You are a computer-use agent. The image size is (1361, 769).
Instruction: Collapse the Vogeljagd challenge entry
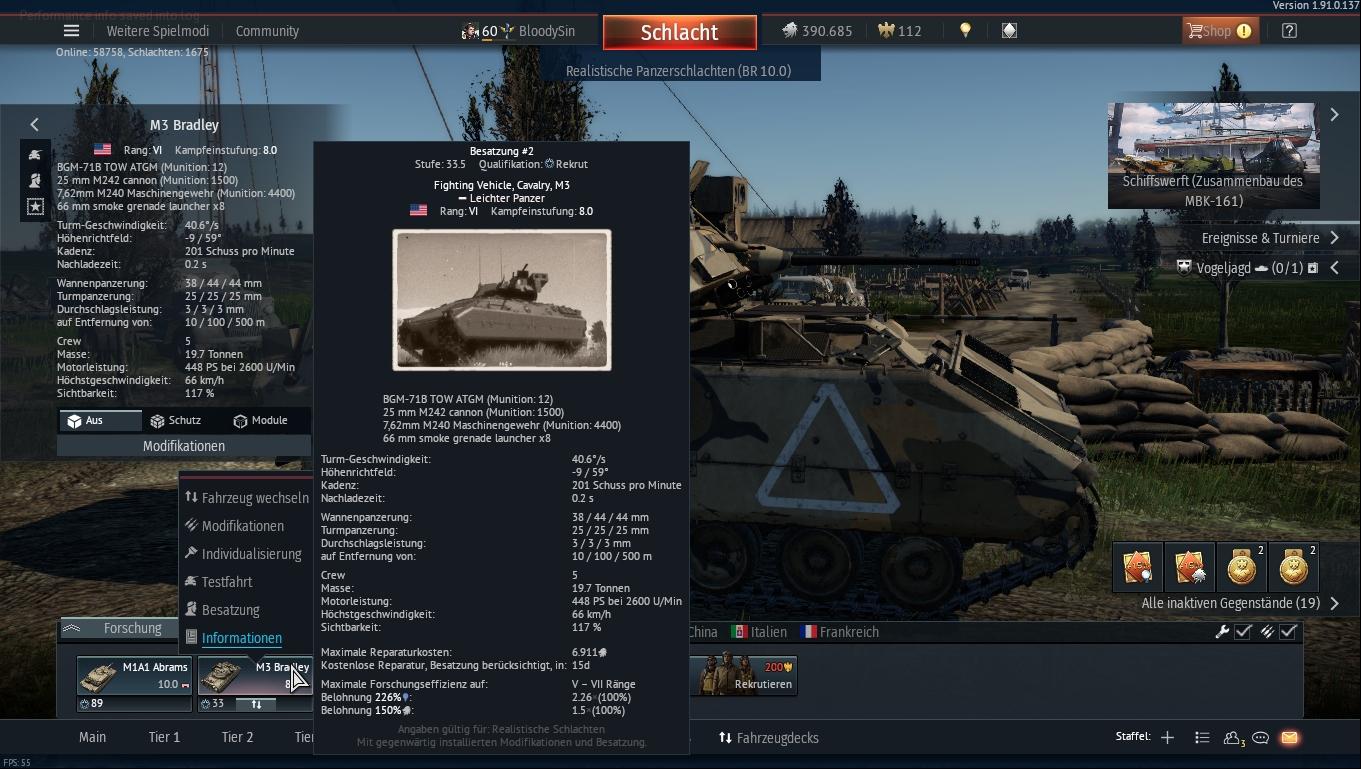click(1334, 267)
